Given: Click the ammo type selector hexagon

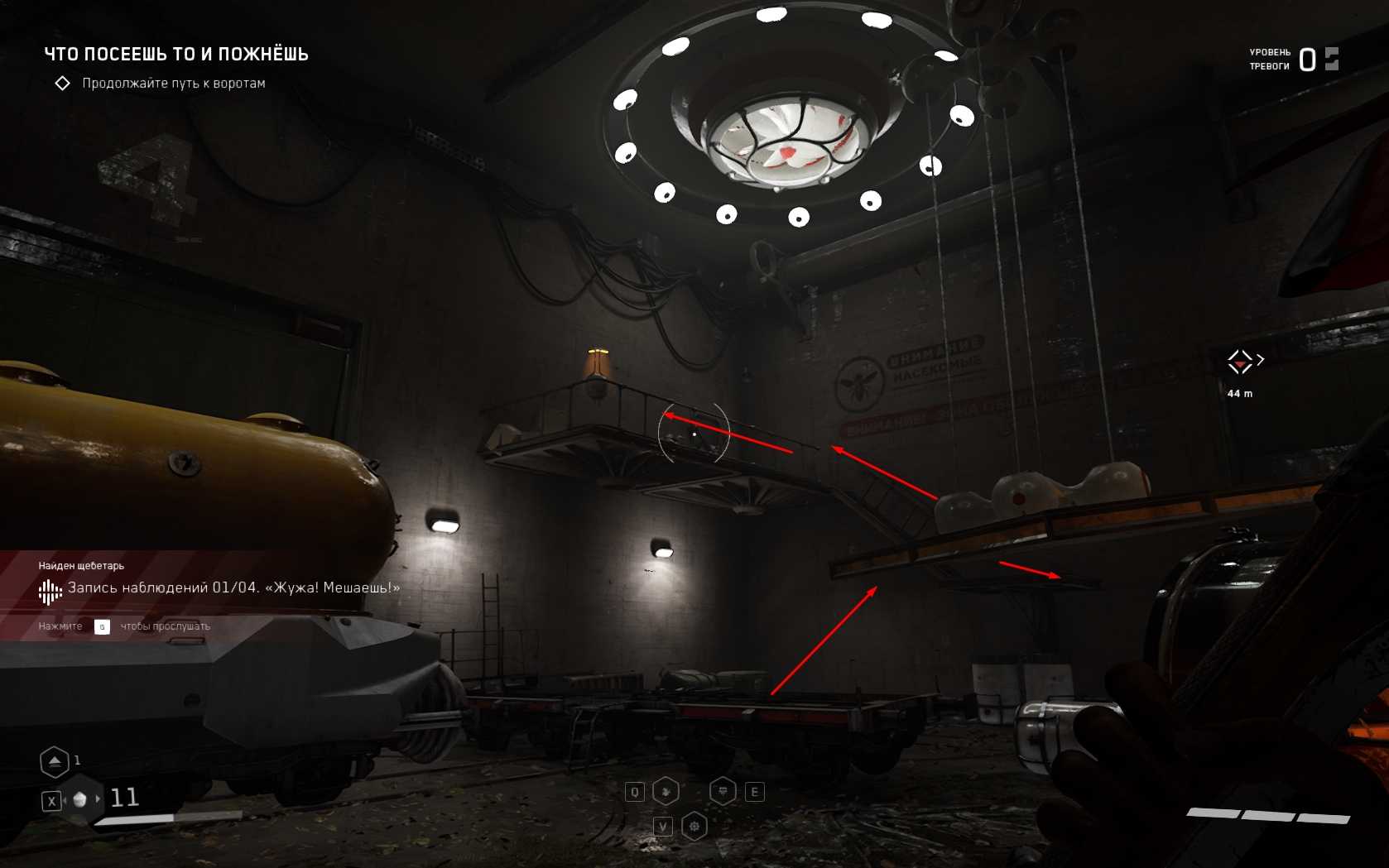Looking at the screenshot, I should [80, 799].
